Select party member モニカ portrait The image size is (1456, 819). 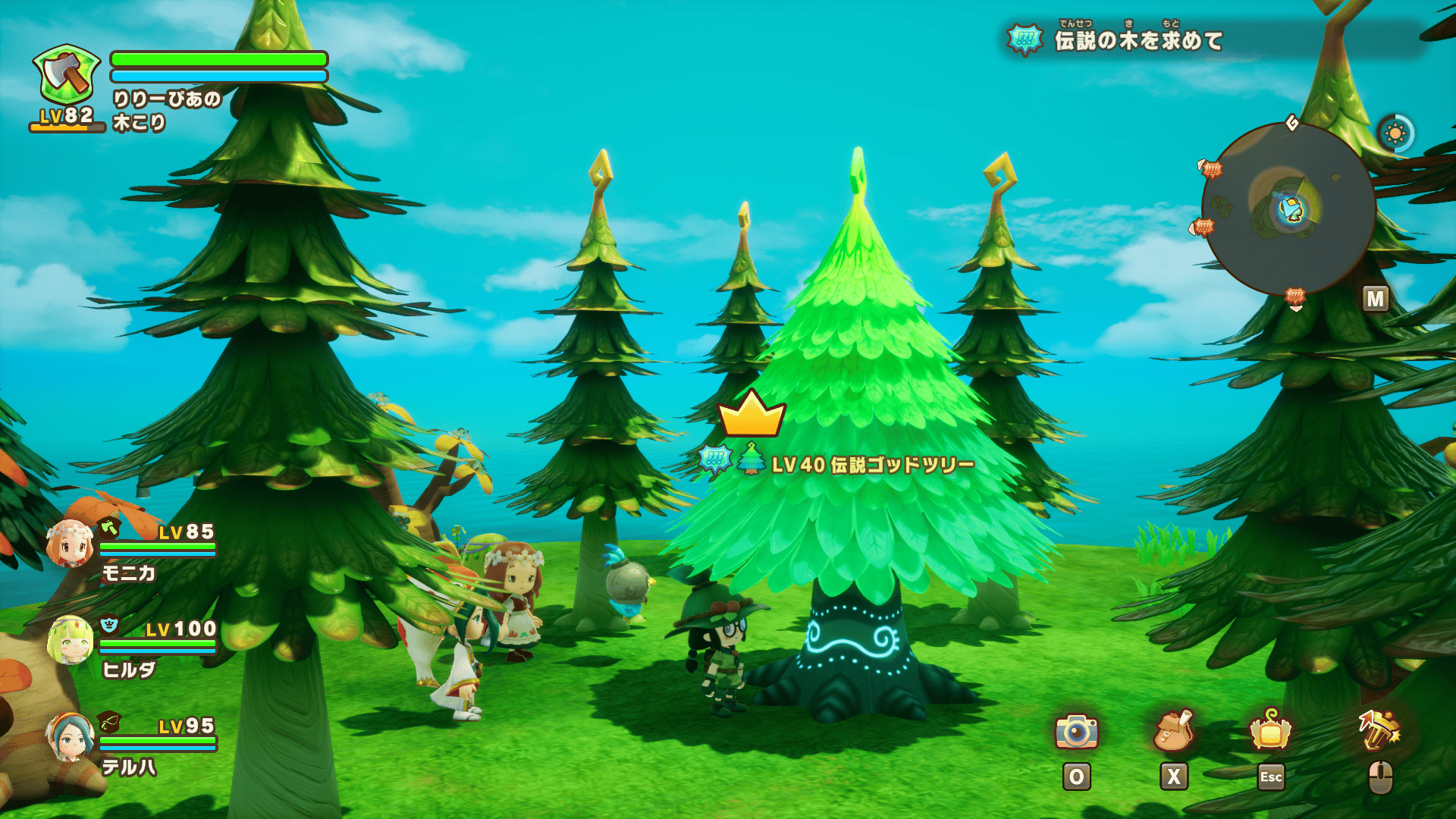[70, 544]
